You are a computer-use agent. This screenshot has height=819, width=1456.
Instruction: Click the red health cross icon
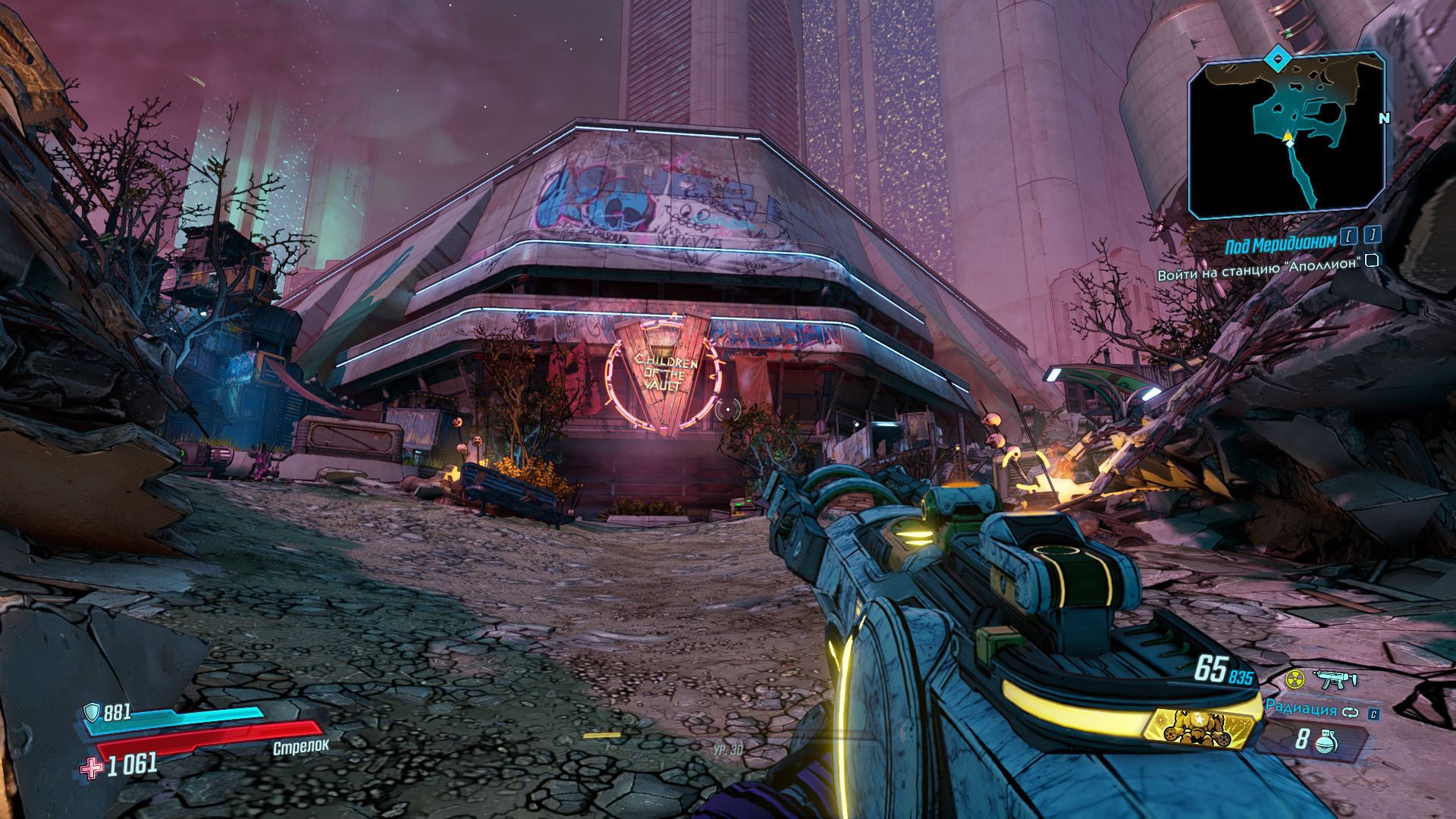tap(92, 768)
